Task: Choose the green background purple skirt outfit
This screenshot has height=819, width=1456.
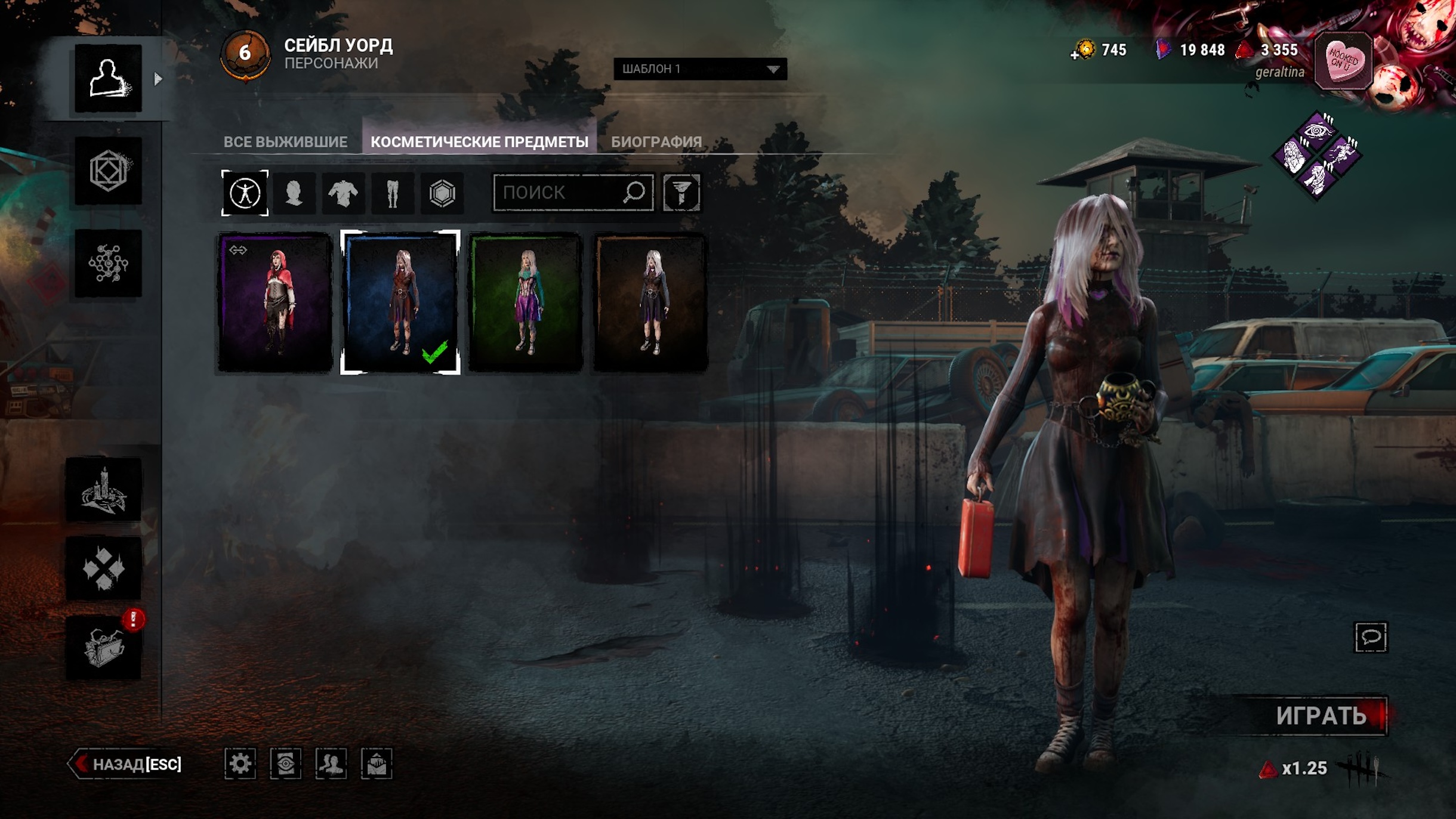Action: pyautogui.click(x=526, y=302)
